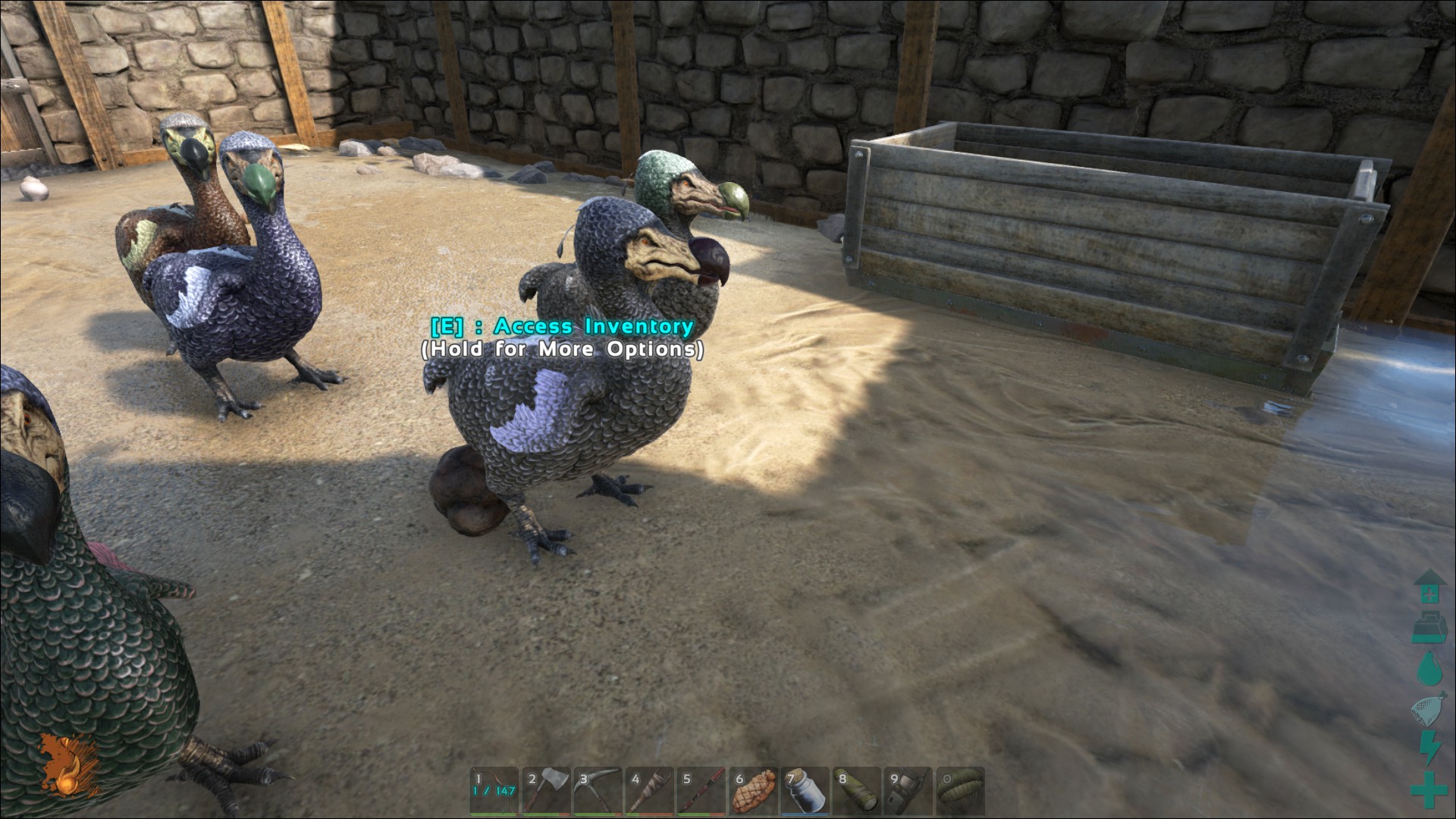Equip the hatchet in hotbar slot 2
The image size is (1456, 819).
coord(546,791)
